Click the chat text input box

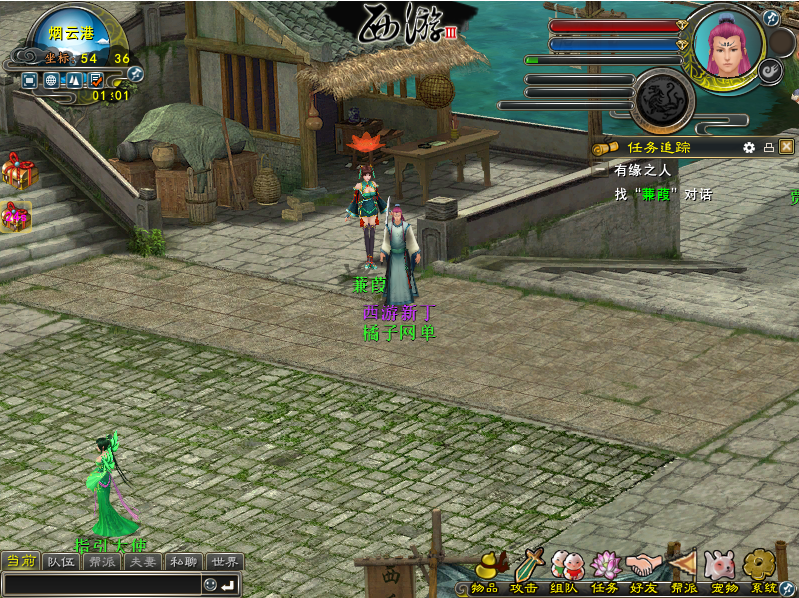102,585
